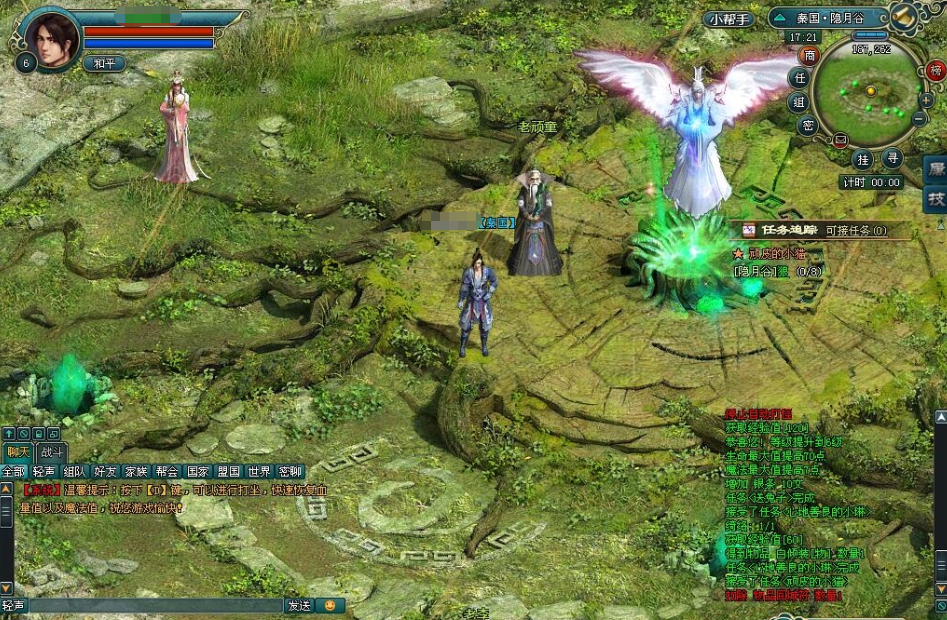Zoom out the minimap with minus button
Screen dimensions: 947x620
click(x=918, y=117)
